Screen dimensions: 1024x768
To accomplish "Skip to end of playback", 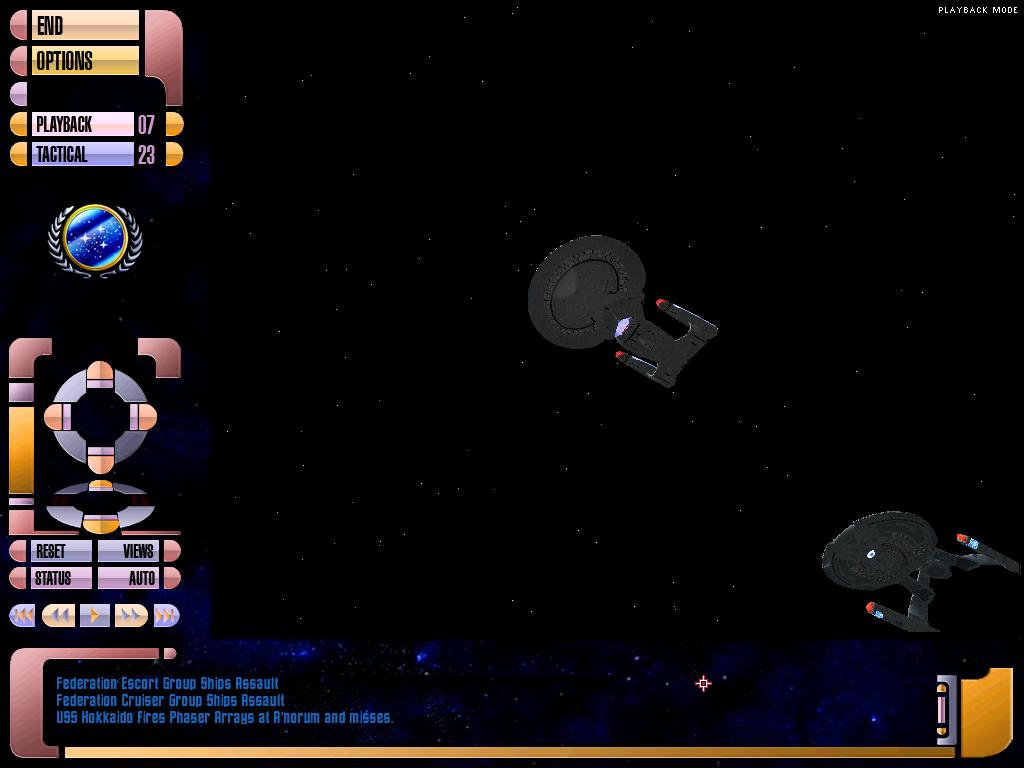I will (x=165, y=616).
